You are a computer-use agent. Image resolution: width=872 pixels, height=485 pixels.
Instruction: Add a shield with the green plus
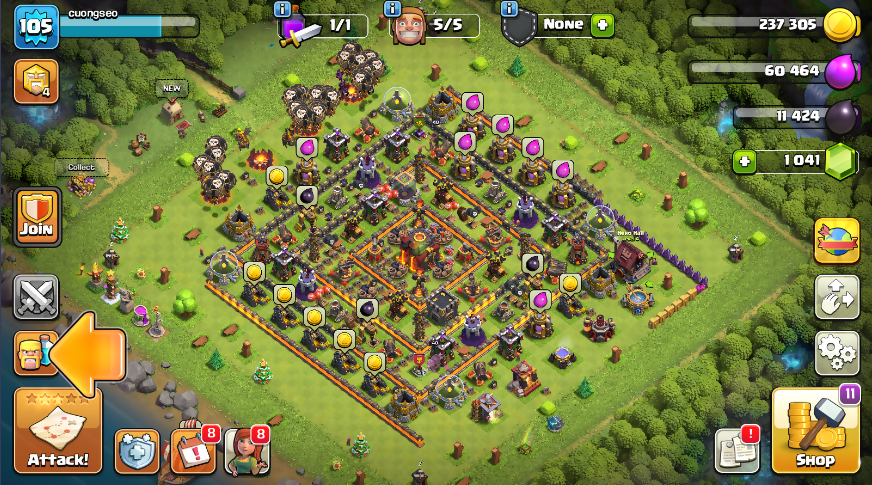[x=602, y=25]
